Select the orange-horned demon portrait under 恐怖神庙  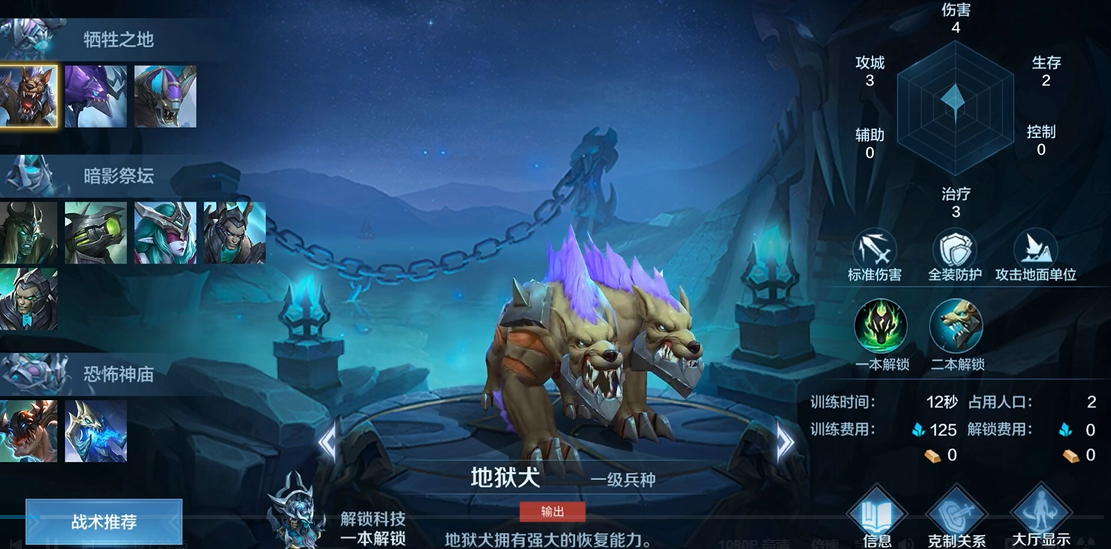29,431
